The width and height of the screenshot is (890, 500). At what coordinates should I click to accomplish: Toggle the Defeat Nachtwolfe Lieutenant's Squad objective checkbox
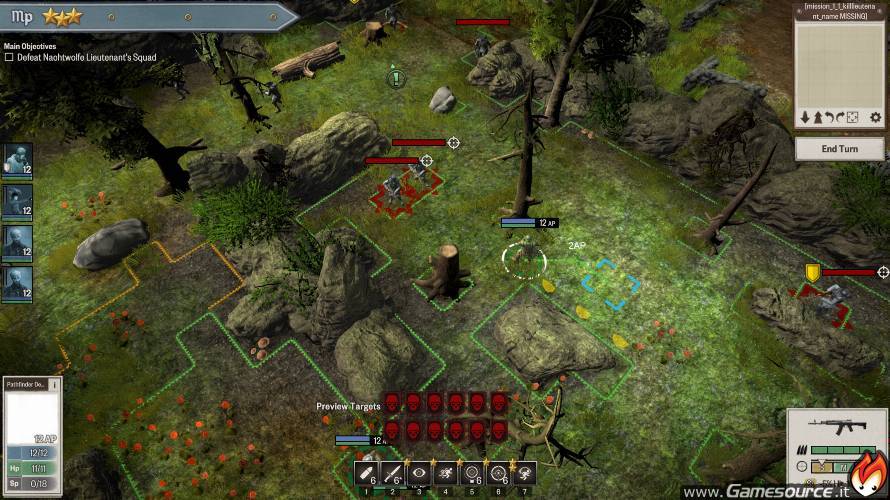(x=9, y=58)
